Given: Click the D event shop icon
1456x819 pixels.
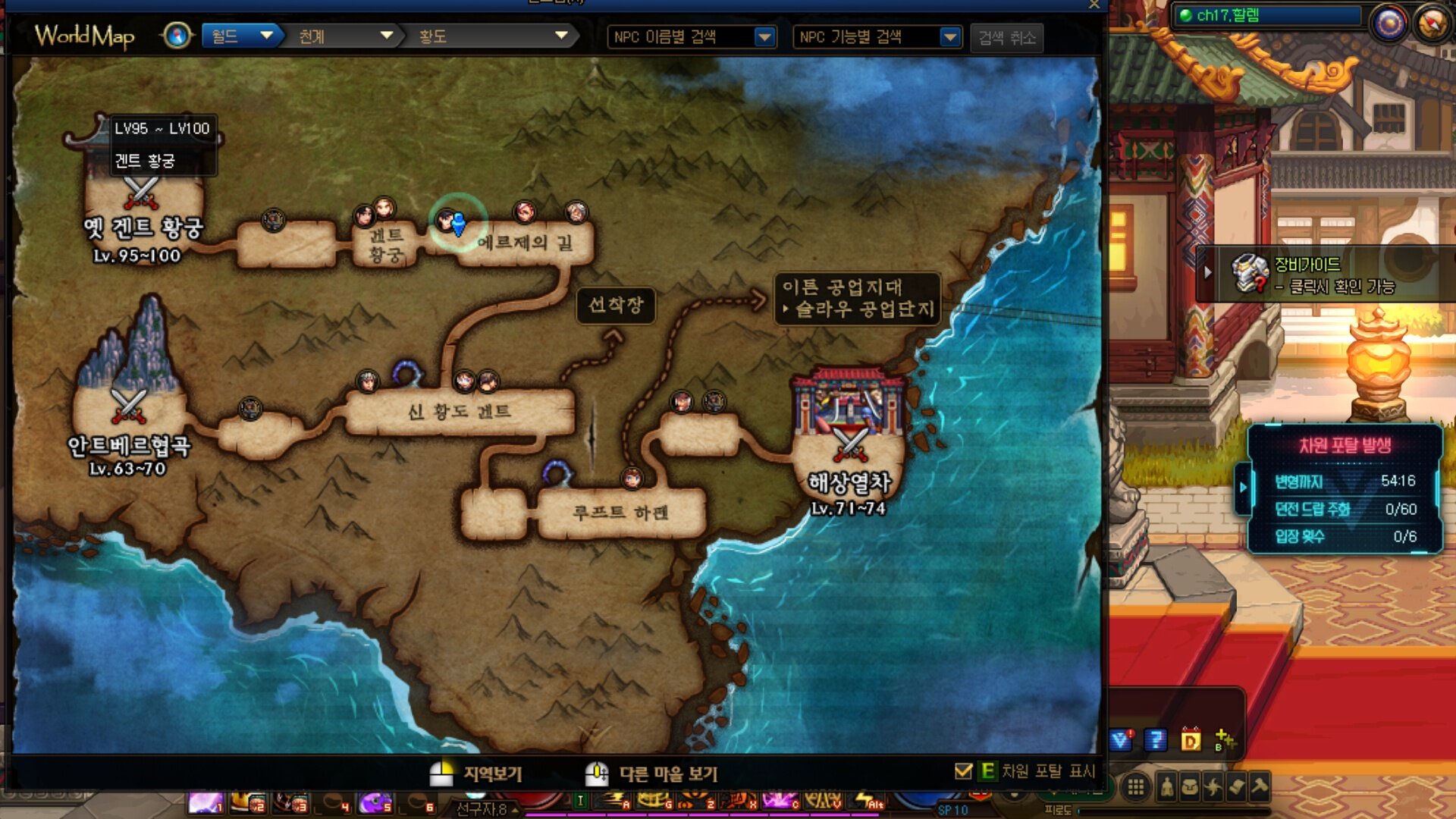Looking at the screenshot, I should pyautogui.click(x=1191, y=739).
